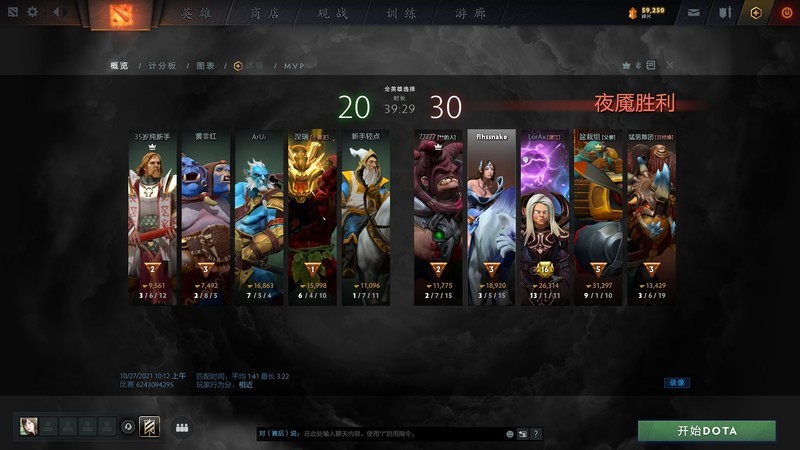Show the MVP tab
The height and width of the screenshot is (450, 800).
[x=294, y=65]
